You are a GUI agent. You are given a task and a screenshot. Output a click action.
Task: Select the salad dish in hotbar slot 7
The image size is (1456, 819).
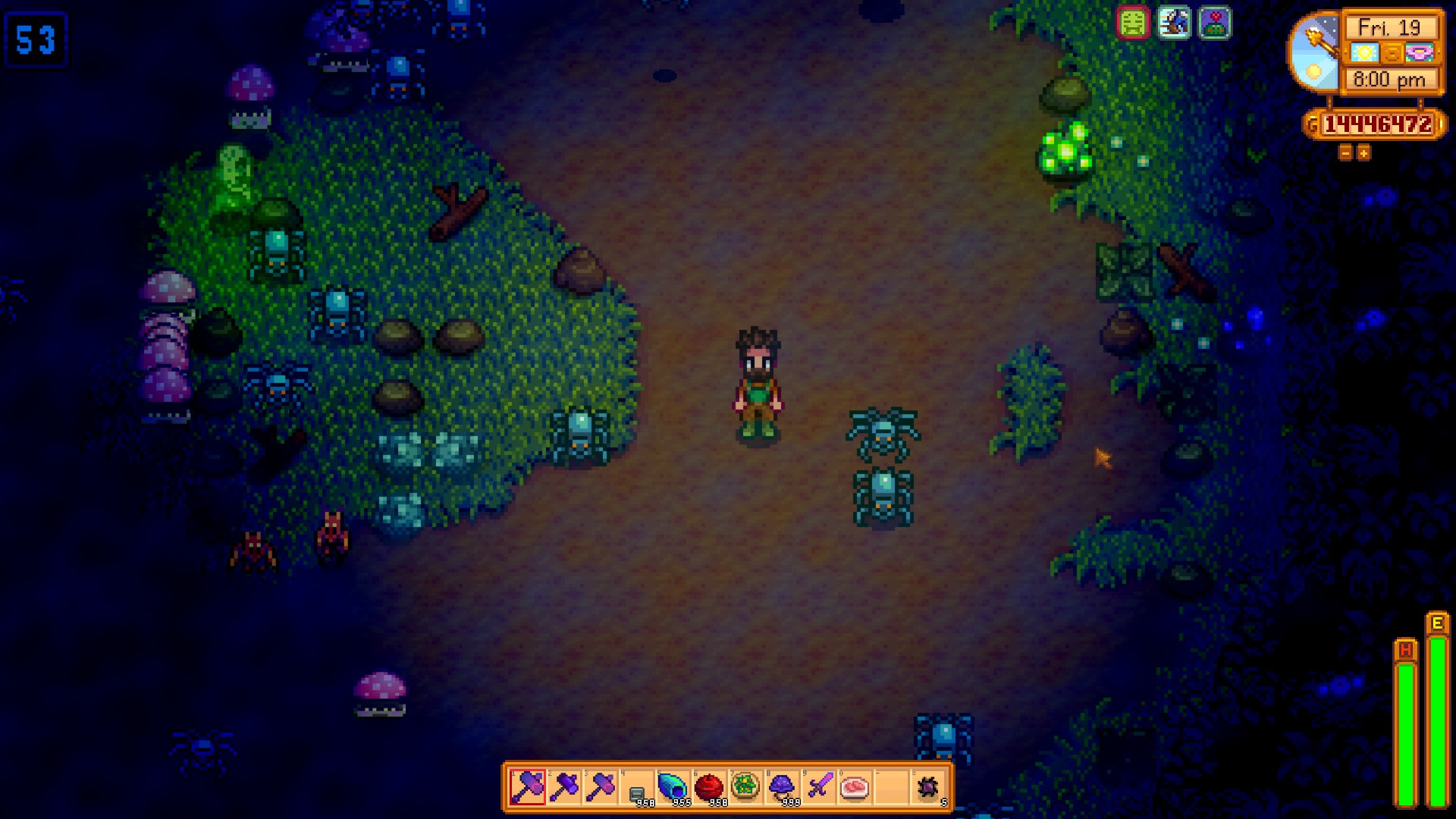pos(745,789)
